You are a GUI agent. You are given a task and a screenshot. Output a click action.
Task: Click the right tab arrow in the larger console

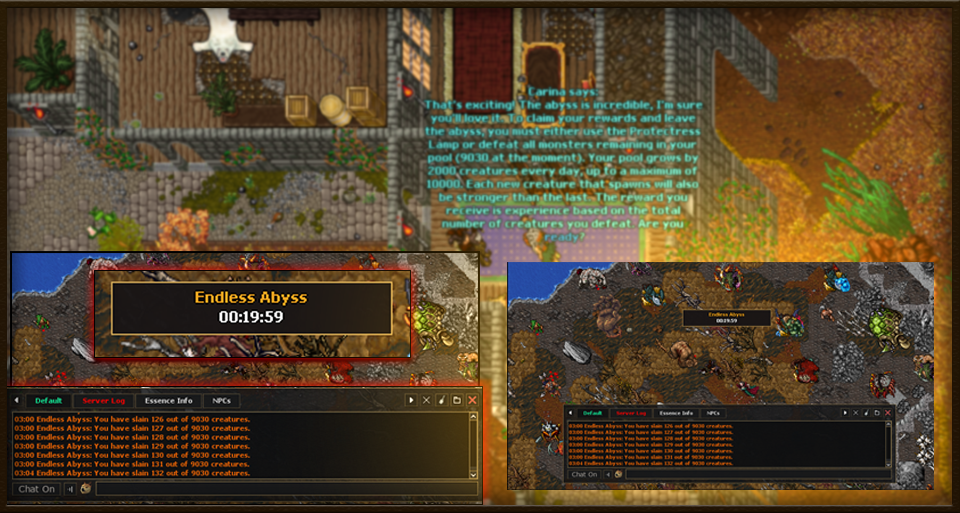coord(411,400)
